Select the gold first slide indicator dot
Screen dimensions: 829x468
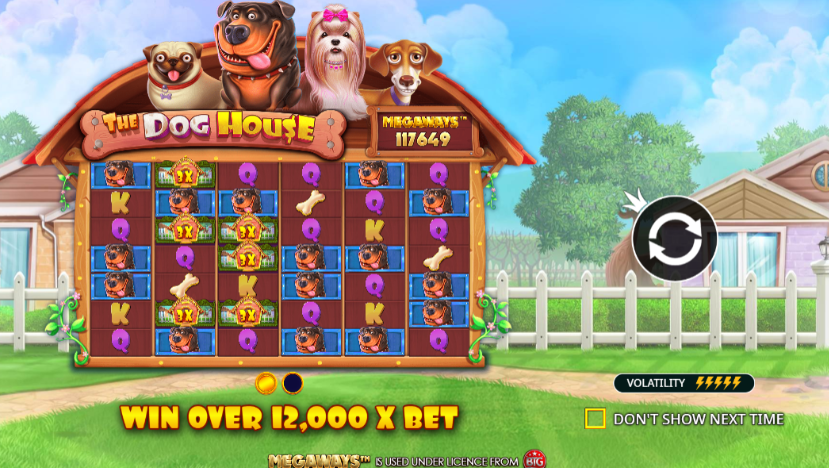(266, 383)
